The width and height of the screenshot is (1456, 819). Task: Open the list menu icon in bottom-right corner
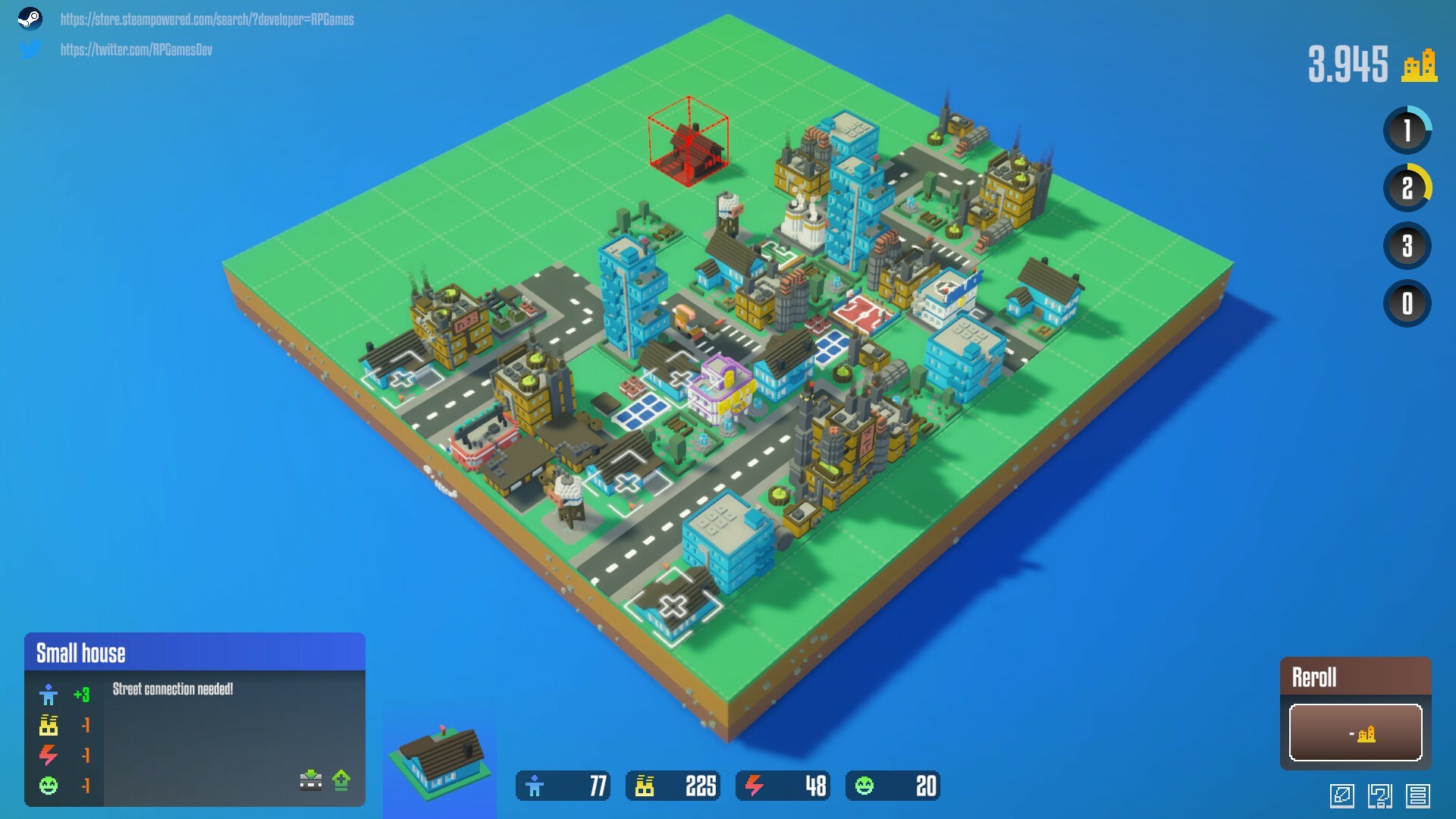pyautogui.click(x=1418, y=796)
